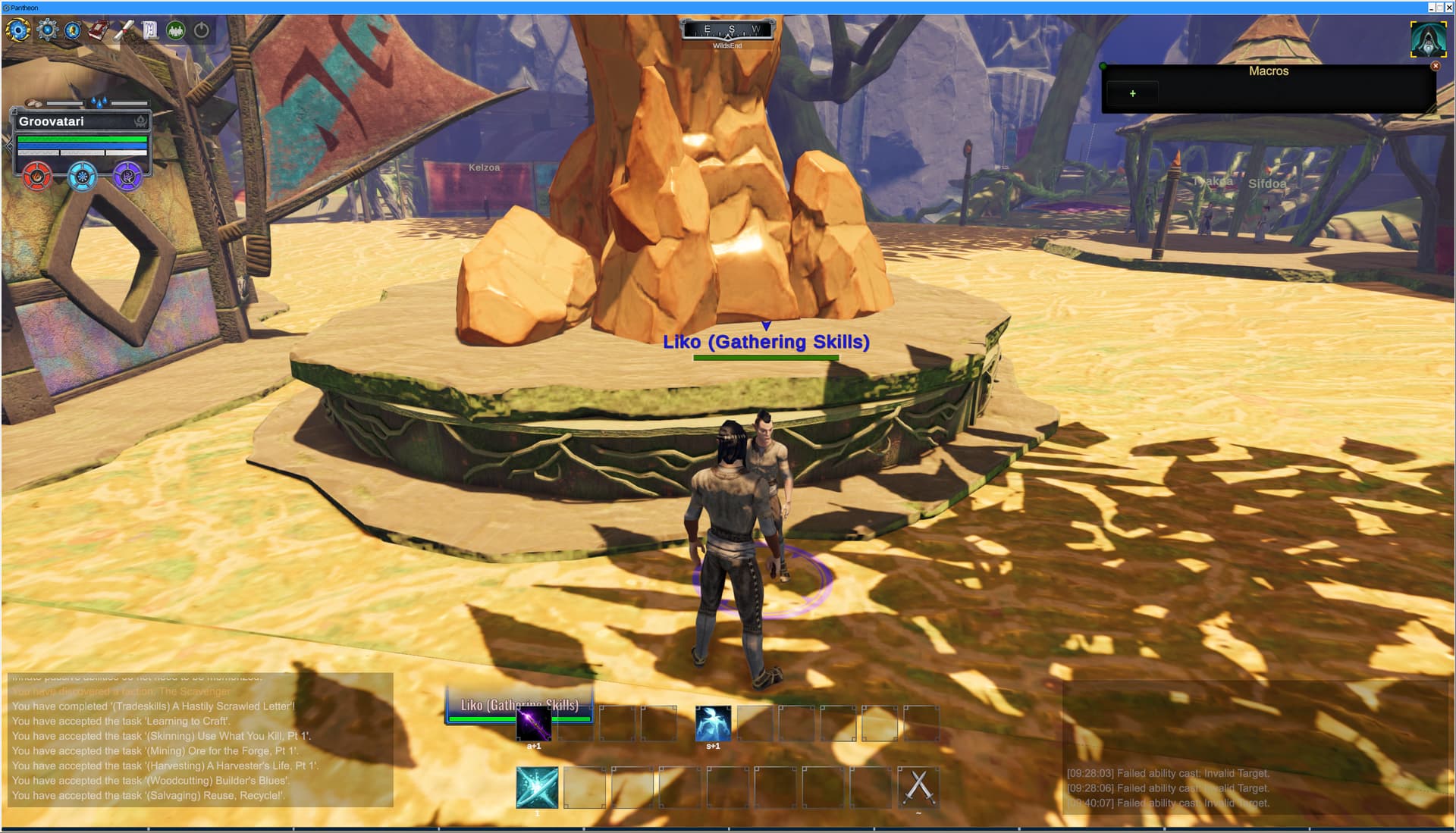
Task: Open the green group of people icon
Action: tap(176, 30)
